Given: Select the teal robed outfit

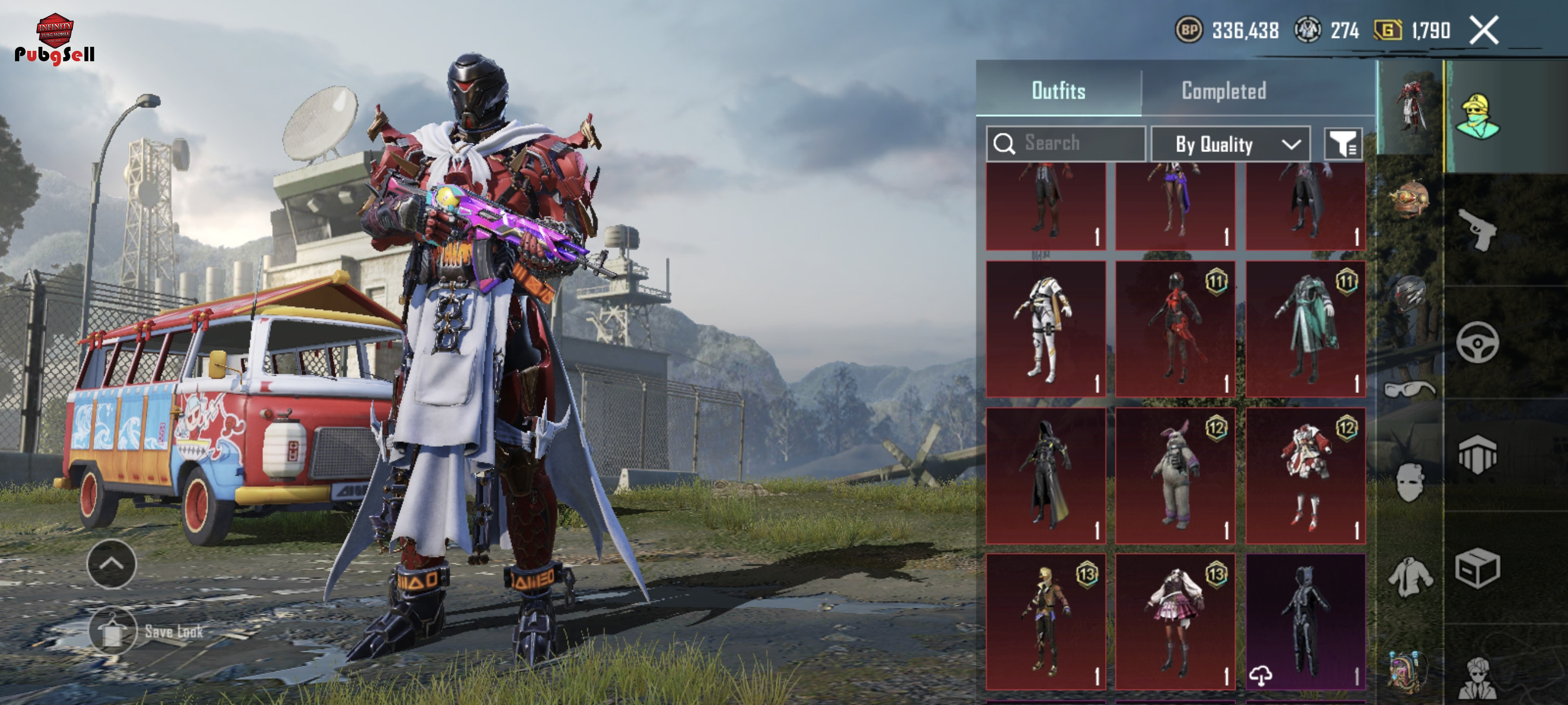Looking at the screenshot, I should tap(1305, 329).
